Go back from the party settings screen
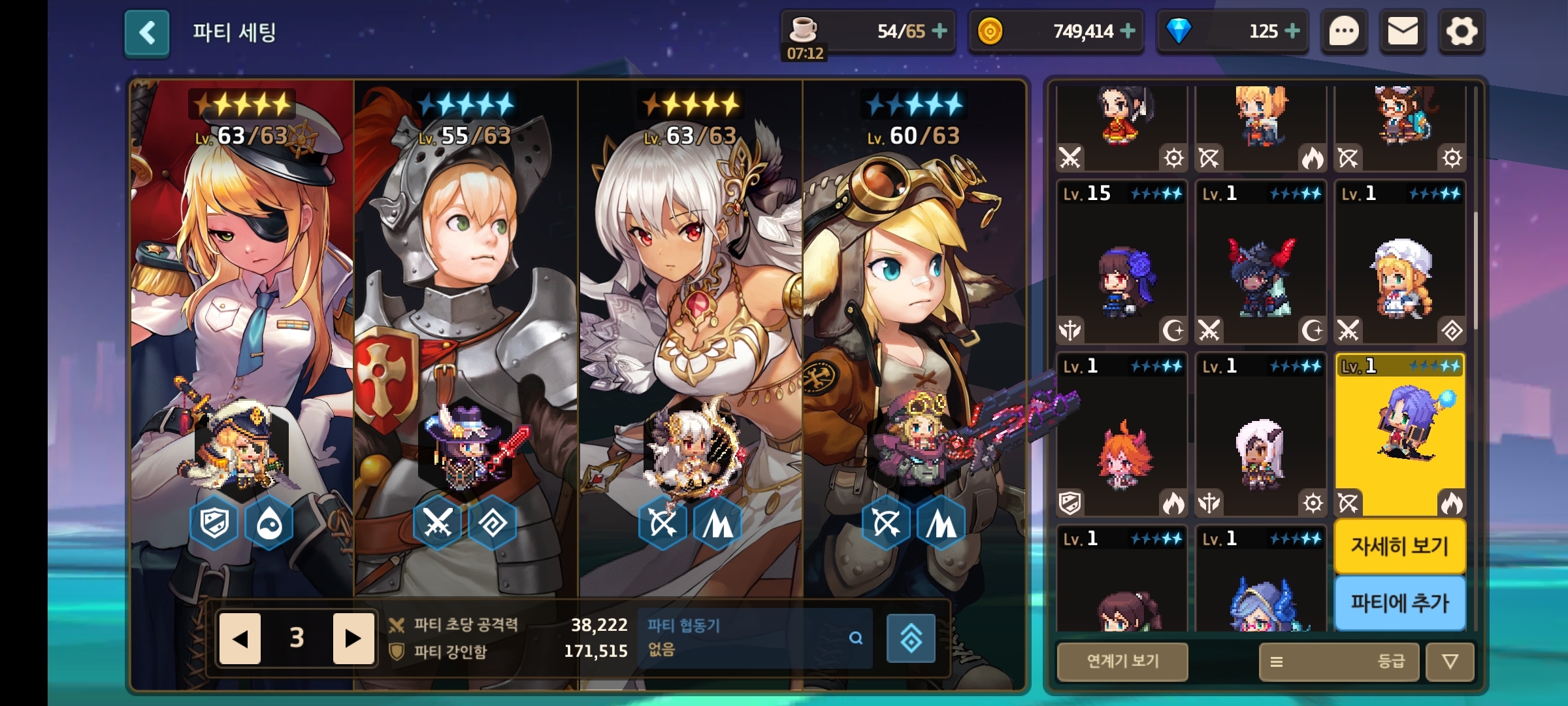This screenshot has height=706, width=1568. coord(147,33)
